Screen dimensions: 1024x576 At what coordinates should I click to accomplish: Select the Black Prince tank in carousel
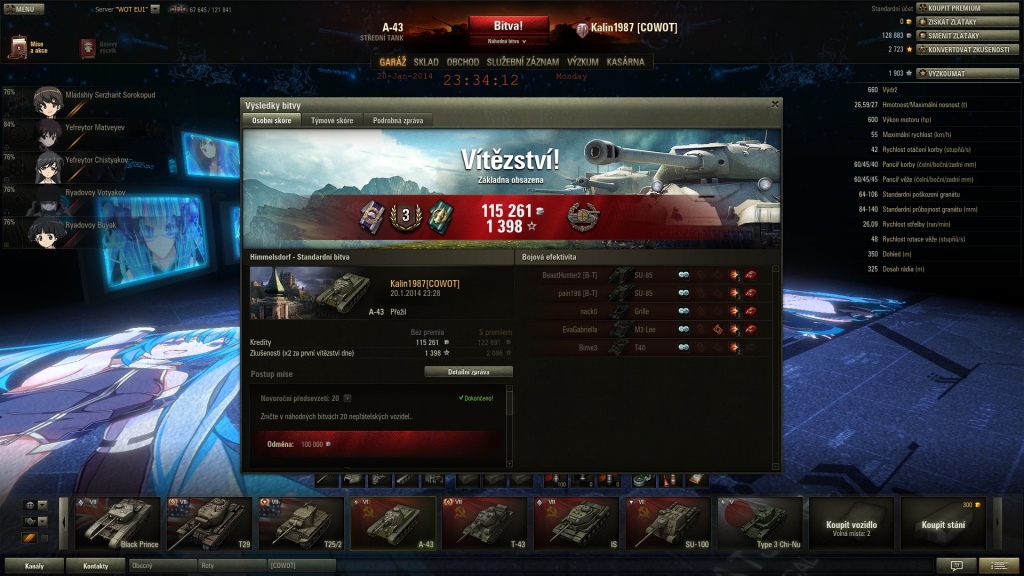tap(117, 524)
